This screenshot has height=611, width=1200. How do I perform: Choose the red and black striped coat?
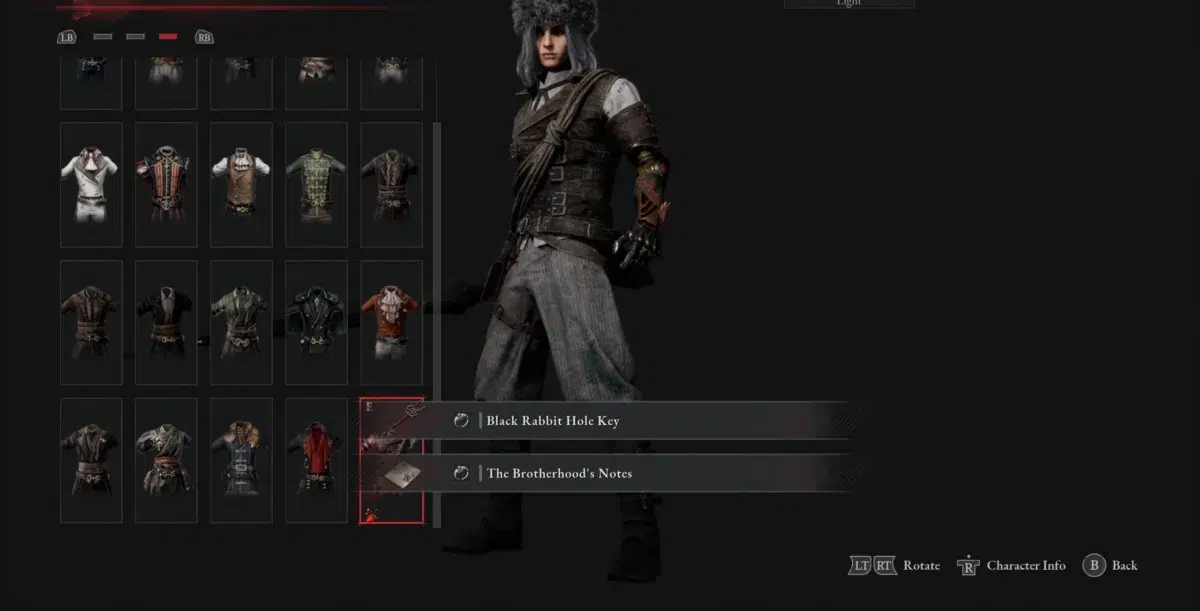pyautogui.click(x=166, y=184)
